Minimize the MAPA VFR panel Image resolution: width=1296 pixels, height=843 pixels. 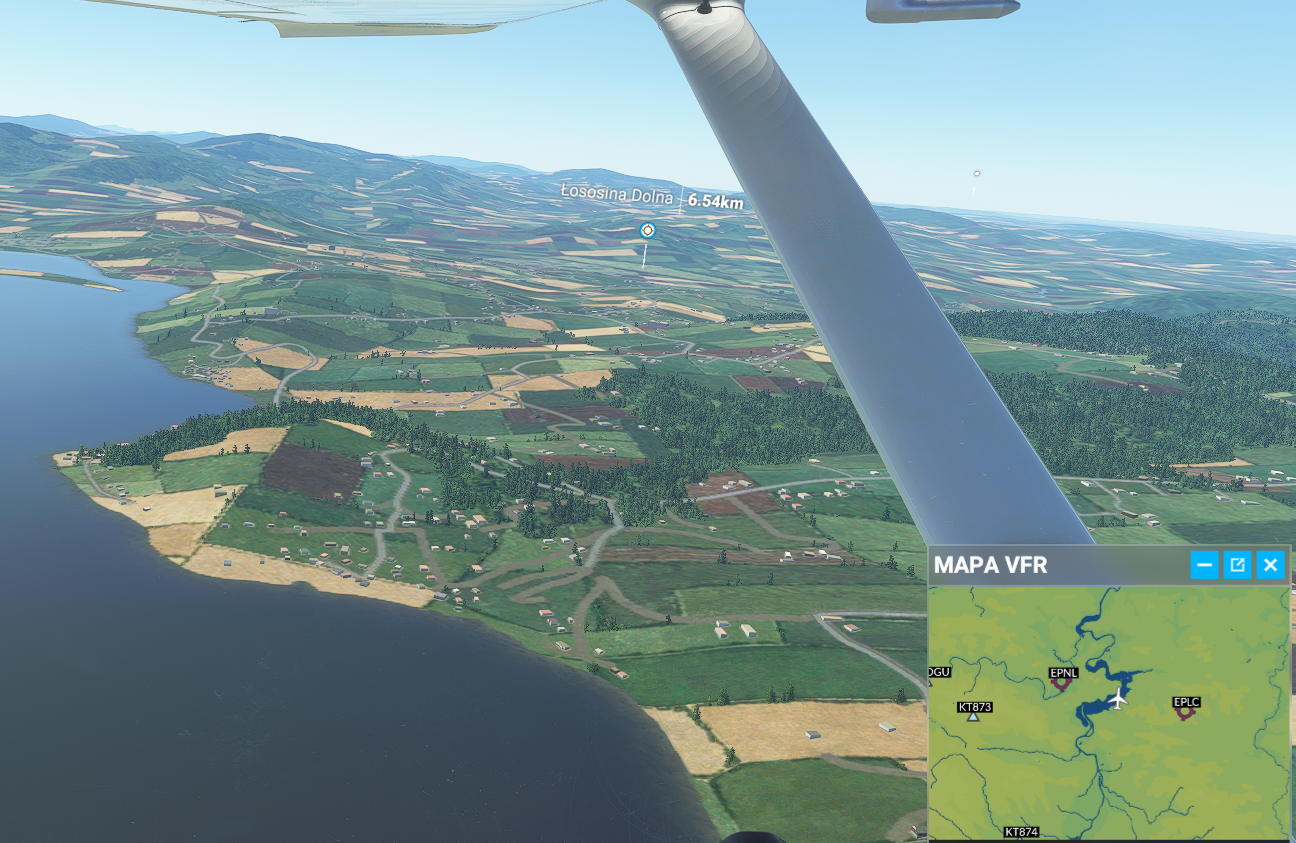[1204, 565]
